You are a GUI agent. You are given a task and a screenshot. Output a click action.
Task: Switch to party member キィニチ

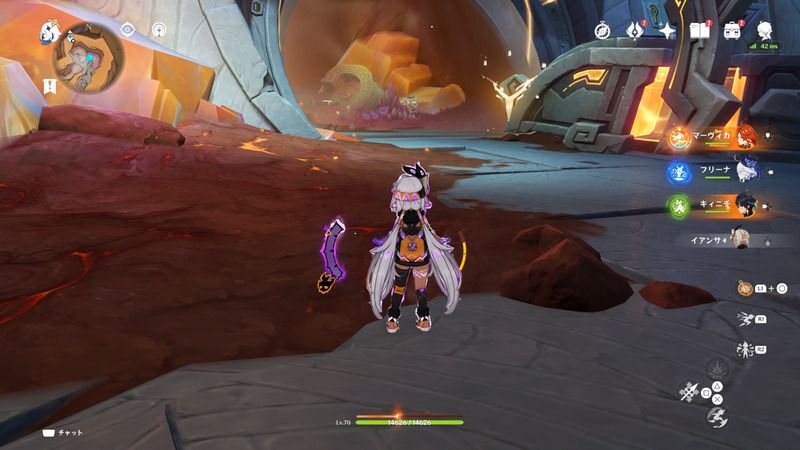(745, 206)
